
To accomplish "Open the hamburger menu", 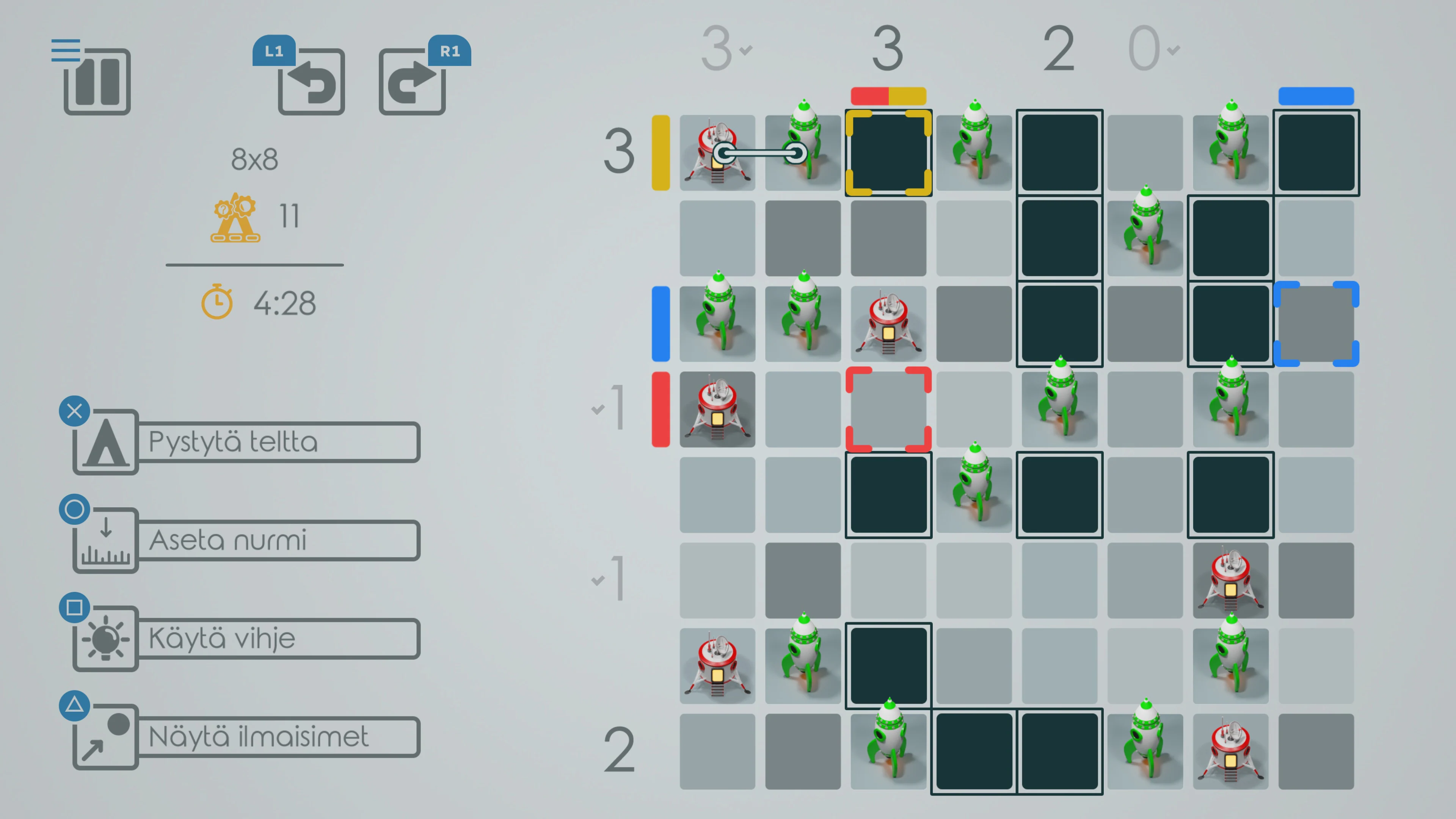I will 66,51.
